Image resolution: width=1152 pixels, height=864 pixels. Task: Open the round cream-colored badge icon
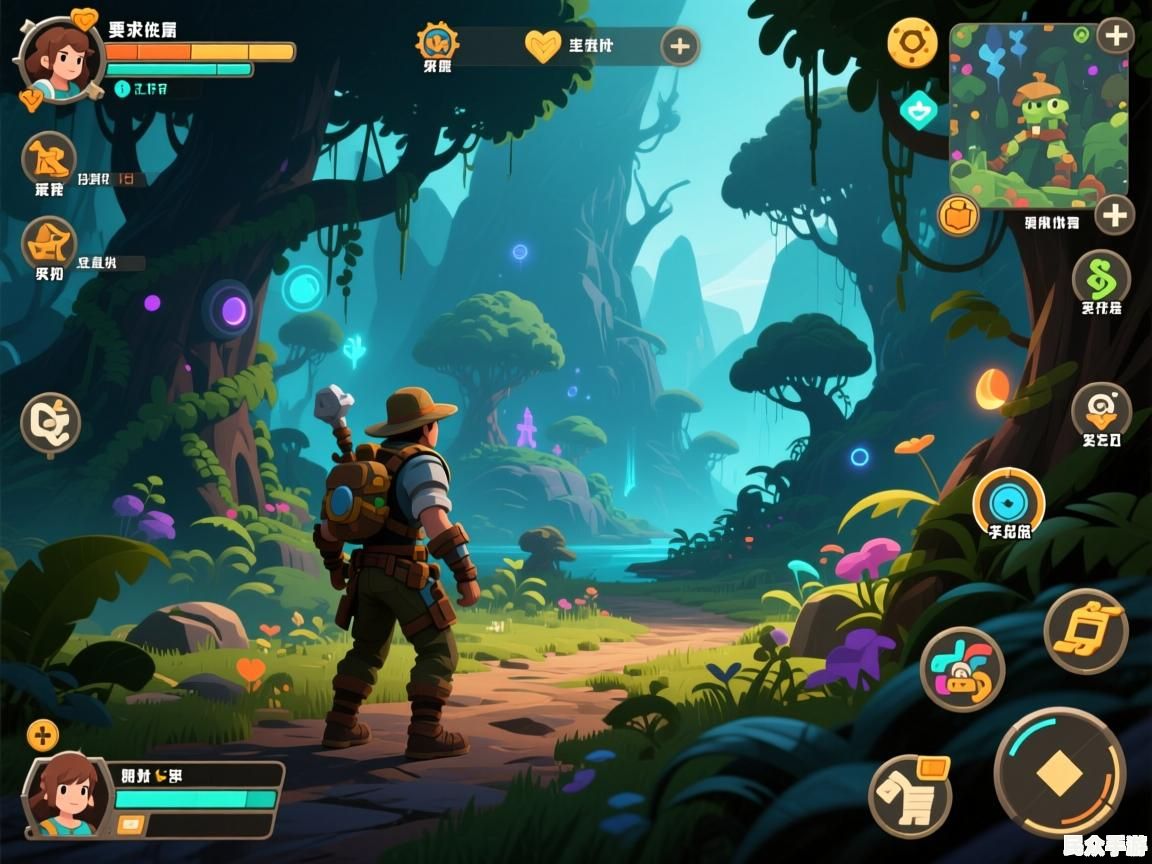coord(50,423)
